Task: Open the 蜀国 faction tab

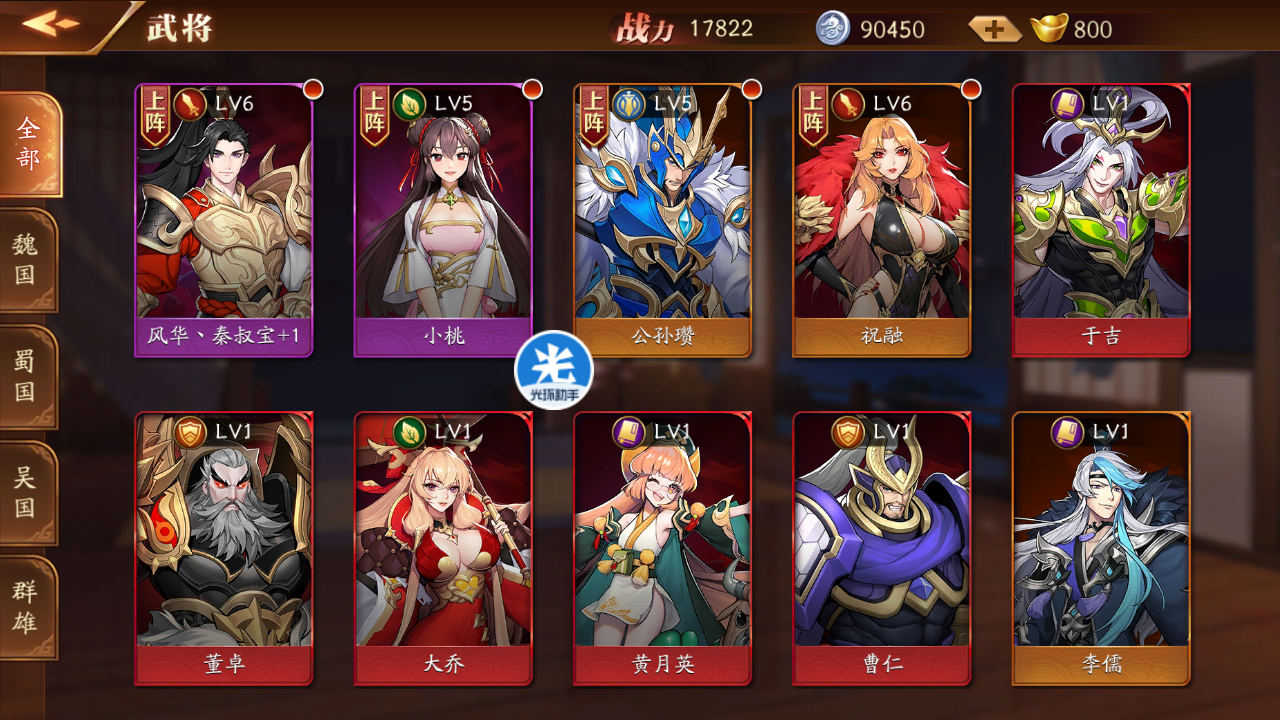Action: pos(26,377)
